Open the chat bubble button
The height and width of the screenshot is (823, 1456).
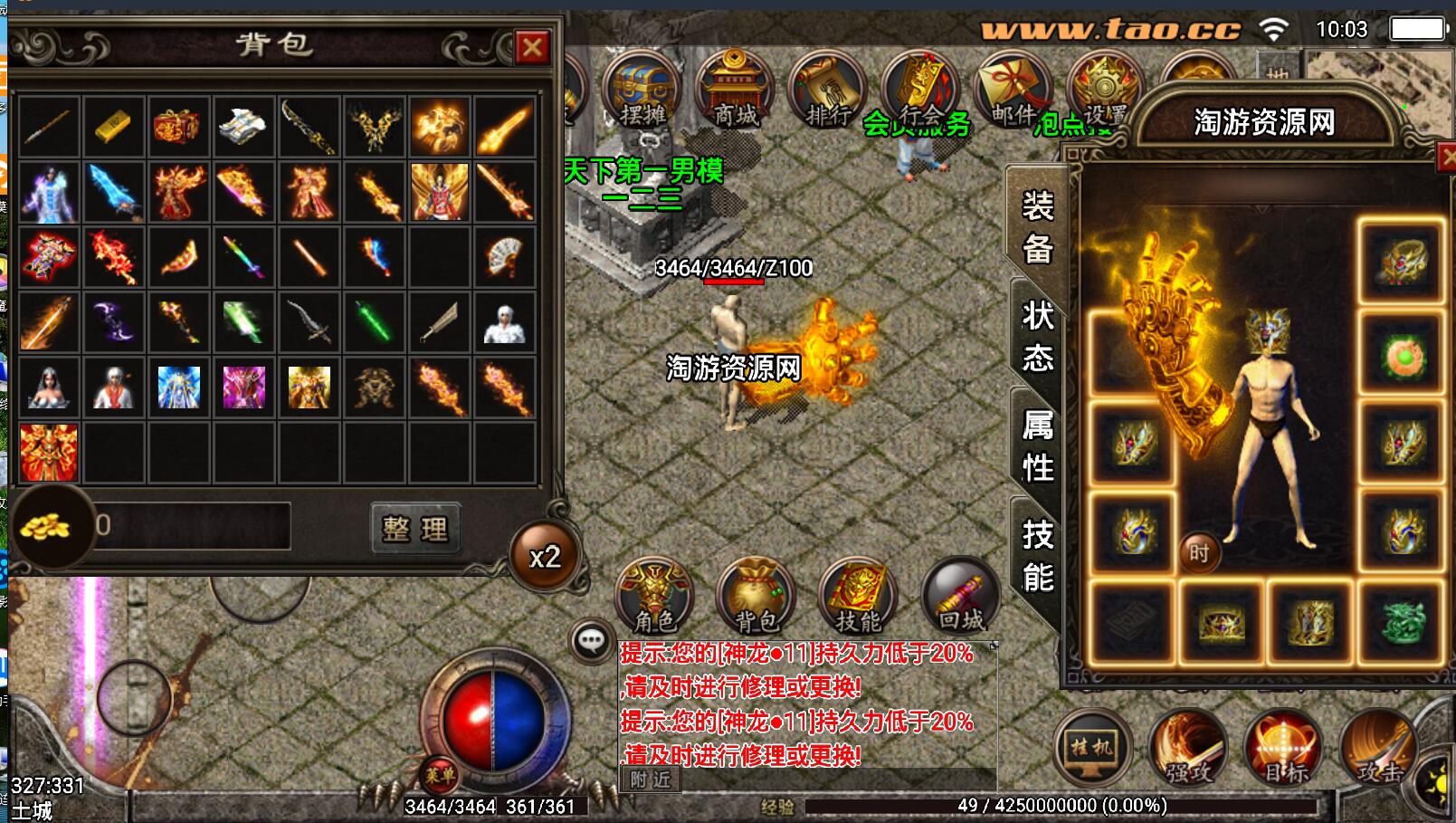[x=592, y=642]
